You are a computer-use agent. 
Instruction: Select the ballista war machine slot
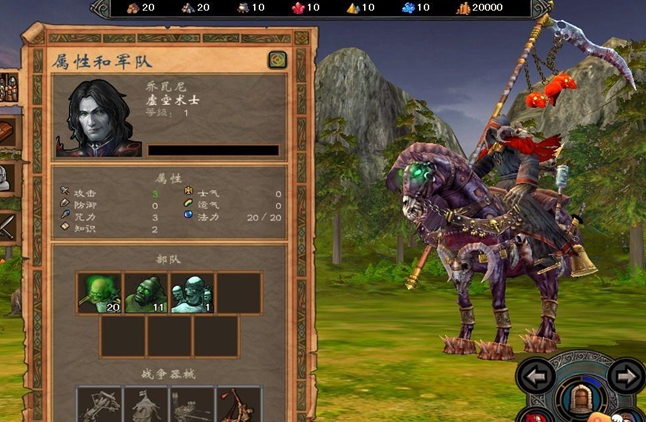pyautogui.click(x=98, y=405)
